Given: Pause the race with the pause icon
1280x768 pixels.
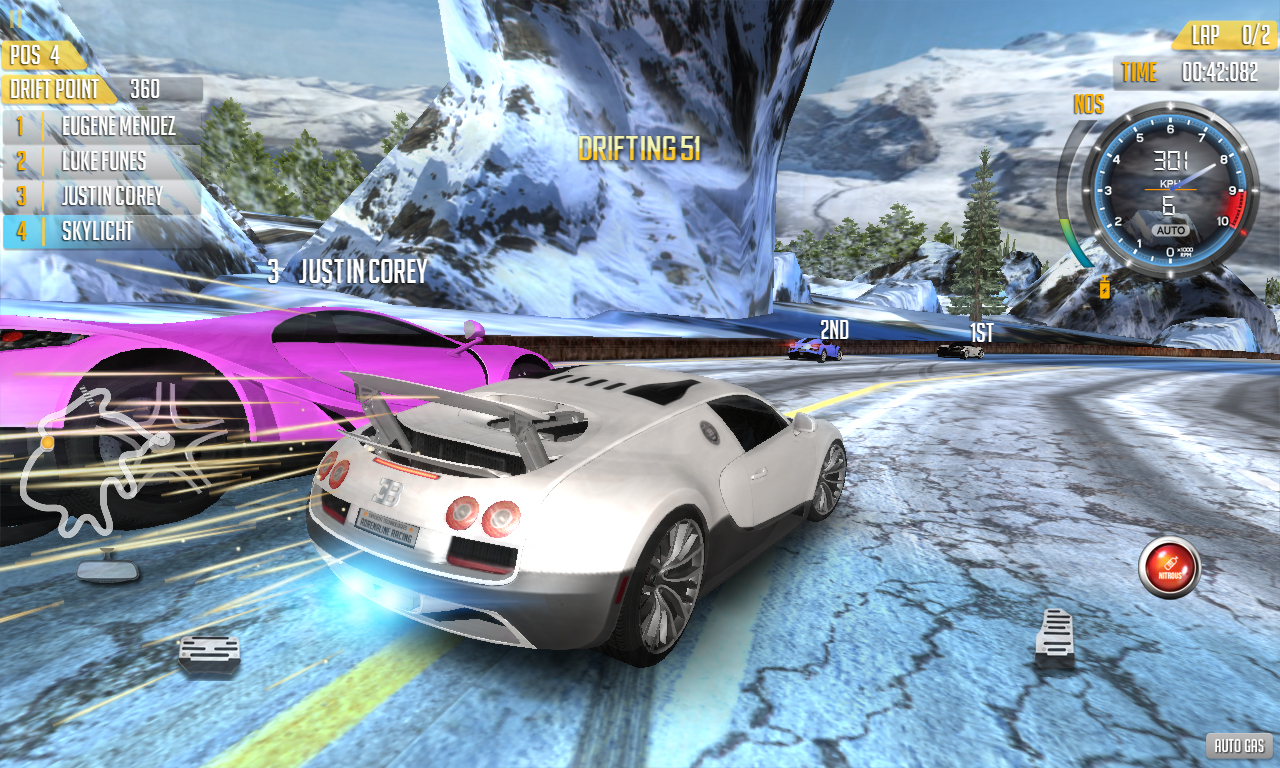Looking at the screenshot, I should 16,17.
